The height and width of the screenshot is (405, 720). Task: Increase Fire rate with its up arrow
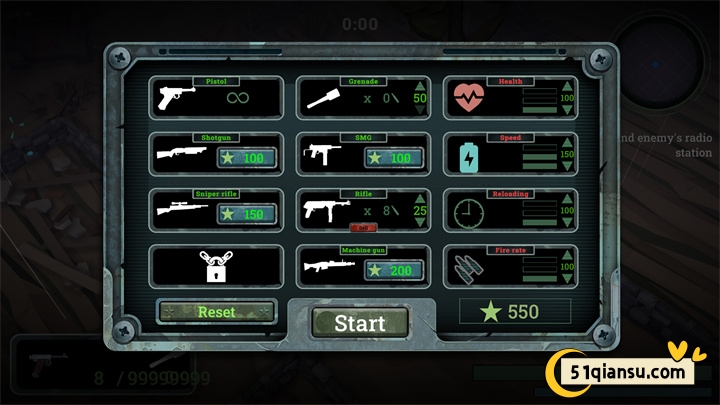point(567,254)
